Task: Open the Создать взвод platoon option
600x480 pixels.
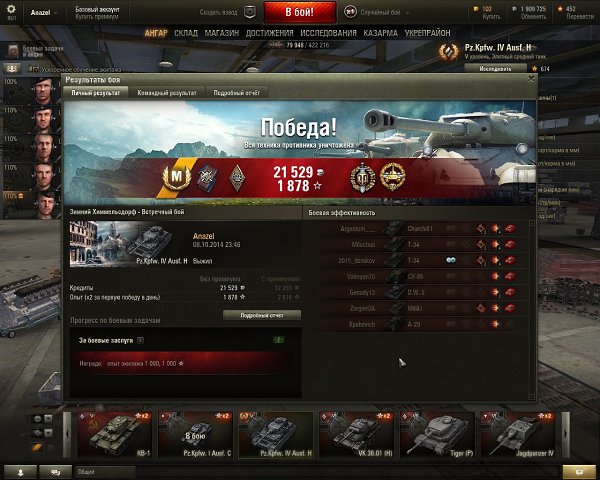Action: 219,12
